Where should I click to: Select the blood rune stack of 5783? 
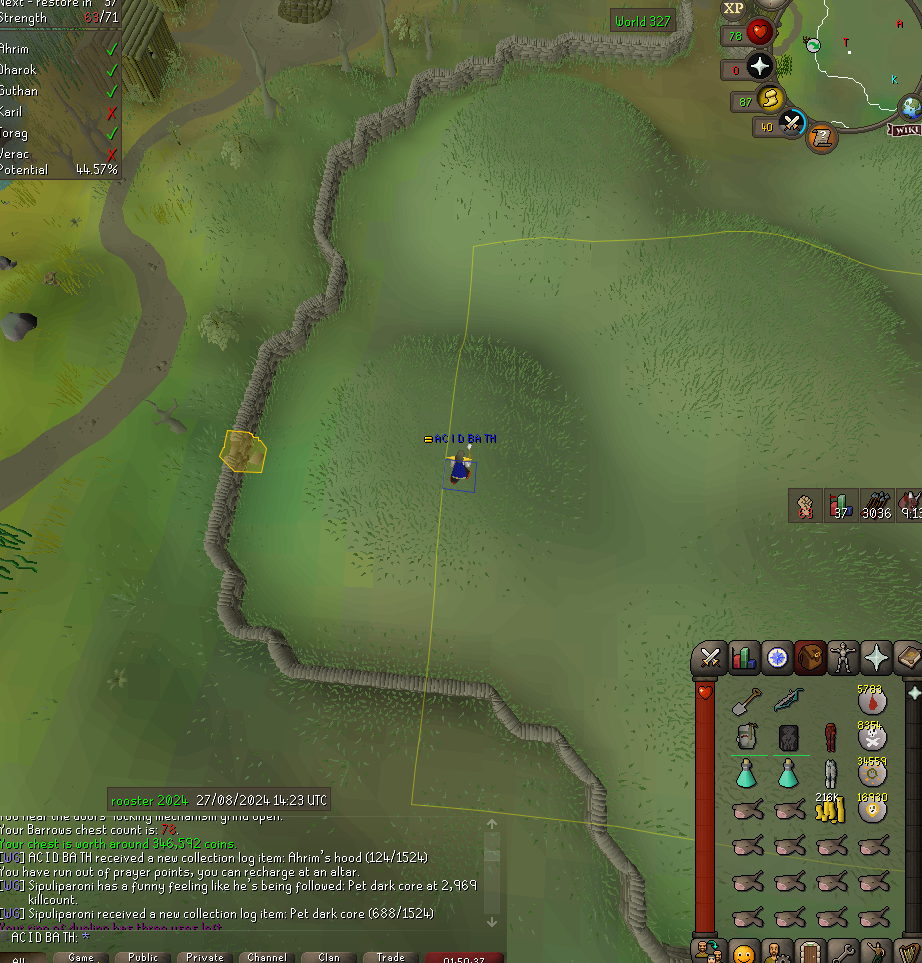(872, 701)
